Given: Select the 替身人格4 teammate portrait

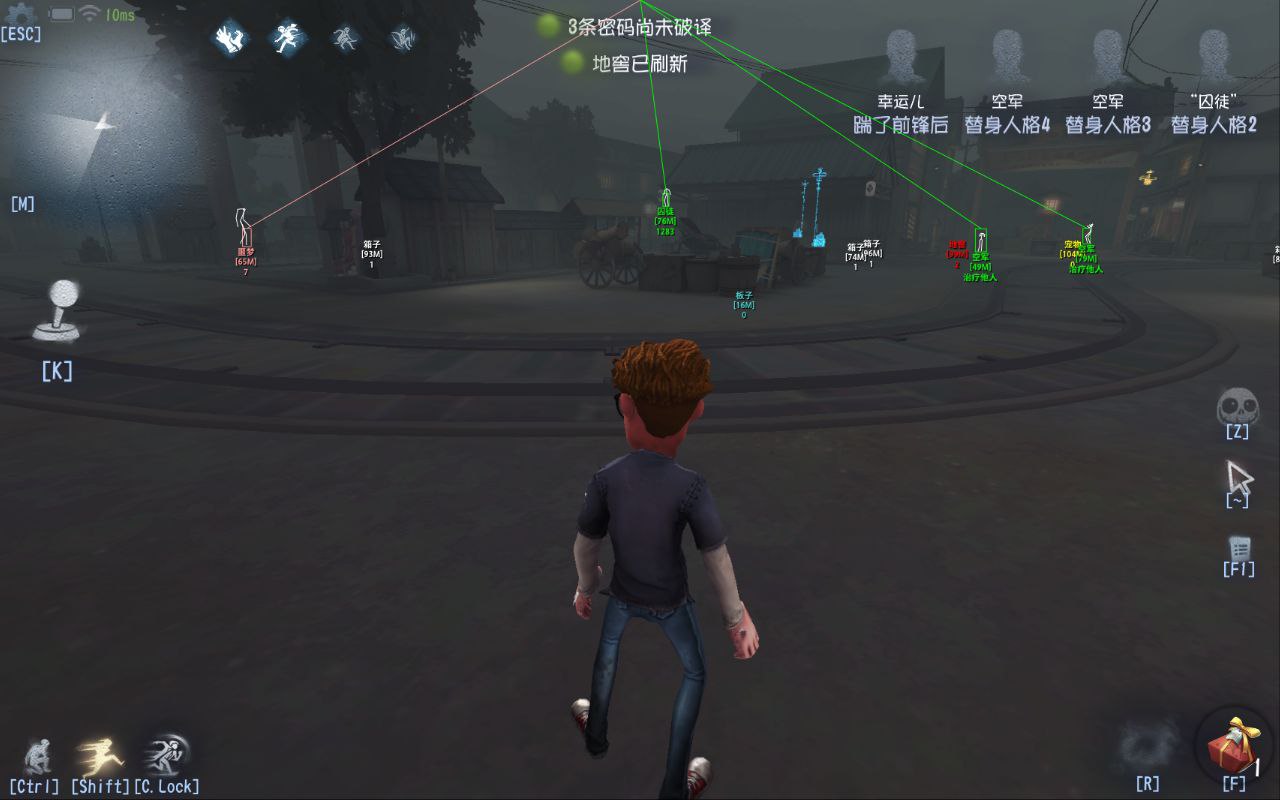Looking at the screenshot, I should coord(1007,57).
